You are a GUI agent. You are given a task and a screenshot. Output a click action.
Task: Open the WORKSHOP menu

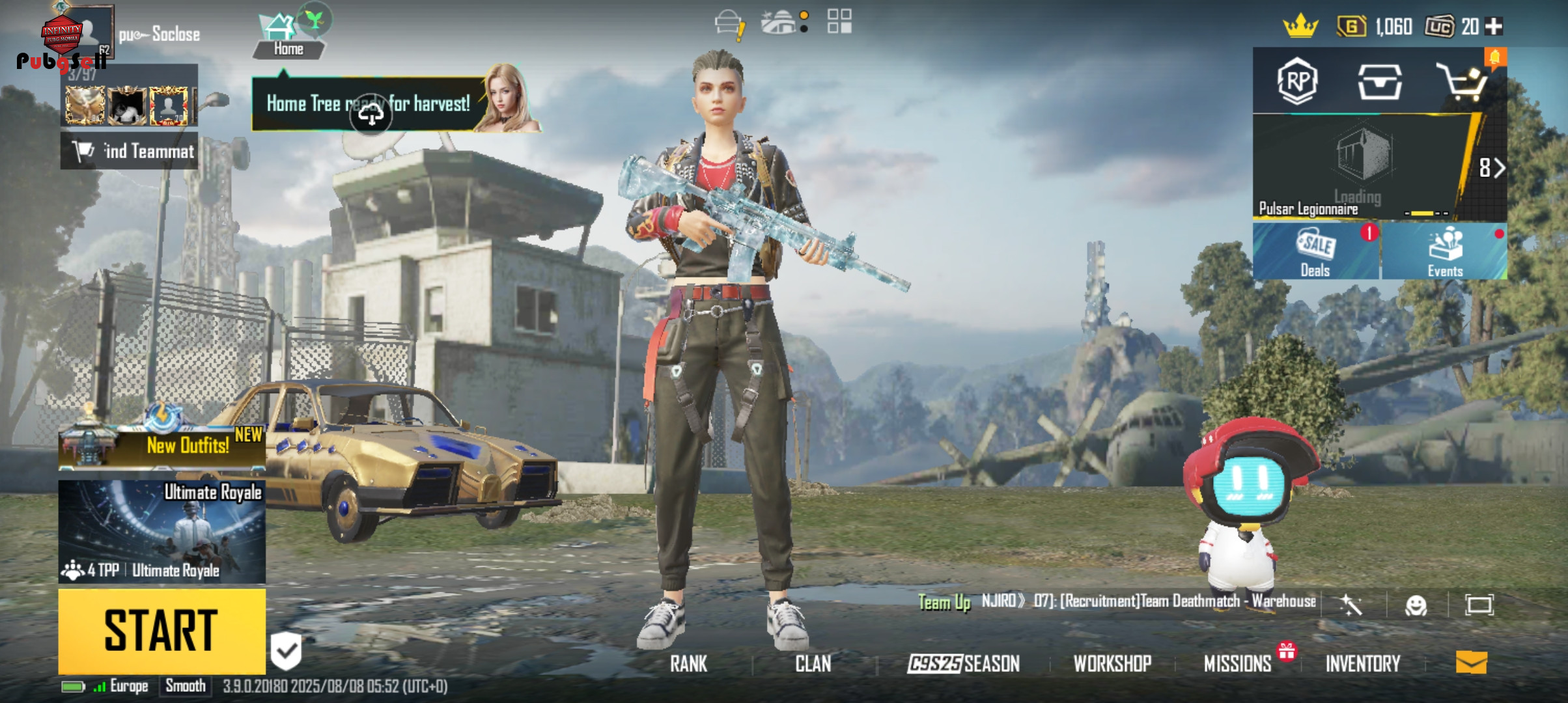click(x=1112, y=663)
